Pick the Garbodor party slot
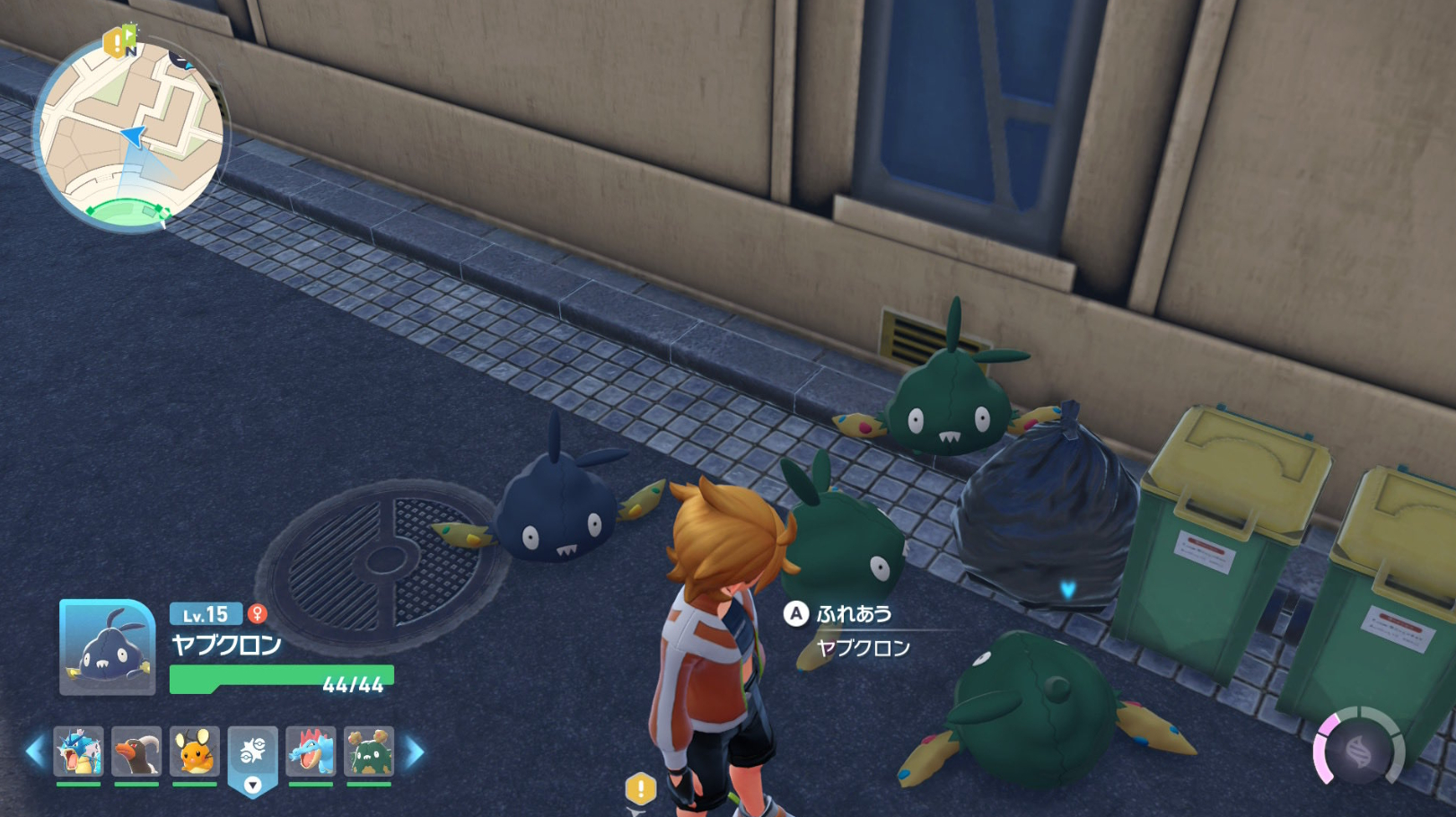1456x817 pixels. (369, 751)
